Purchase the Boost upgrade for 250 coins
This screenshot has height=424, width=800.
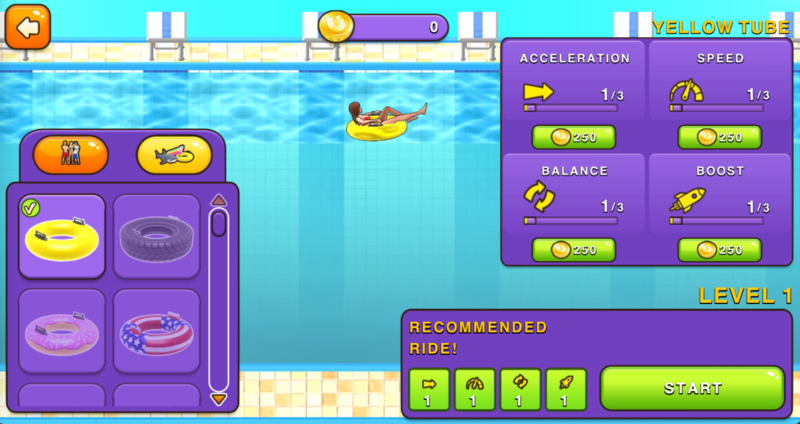click(x=719, y=249)
